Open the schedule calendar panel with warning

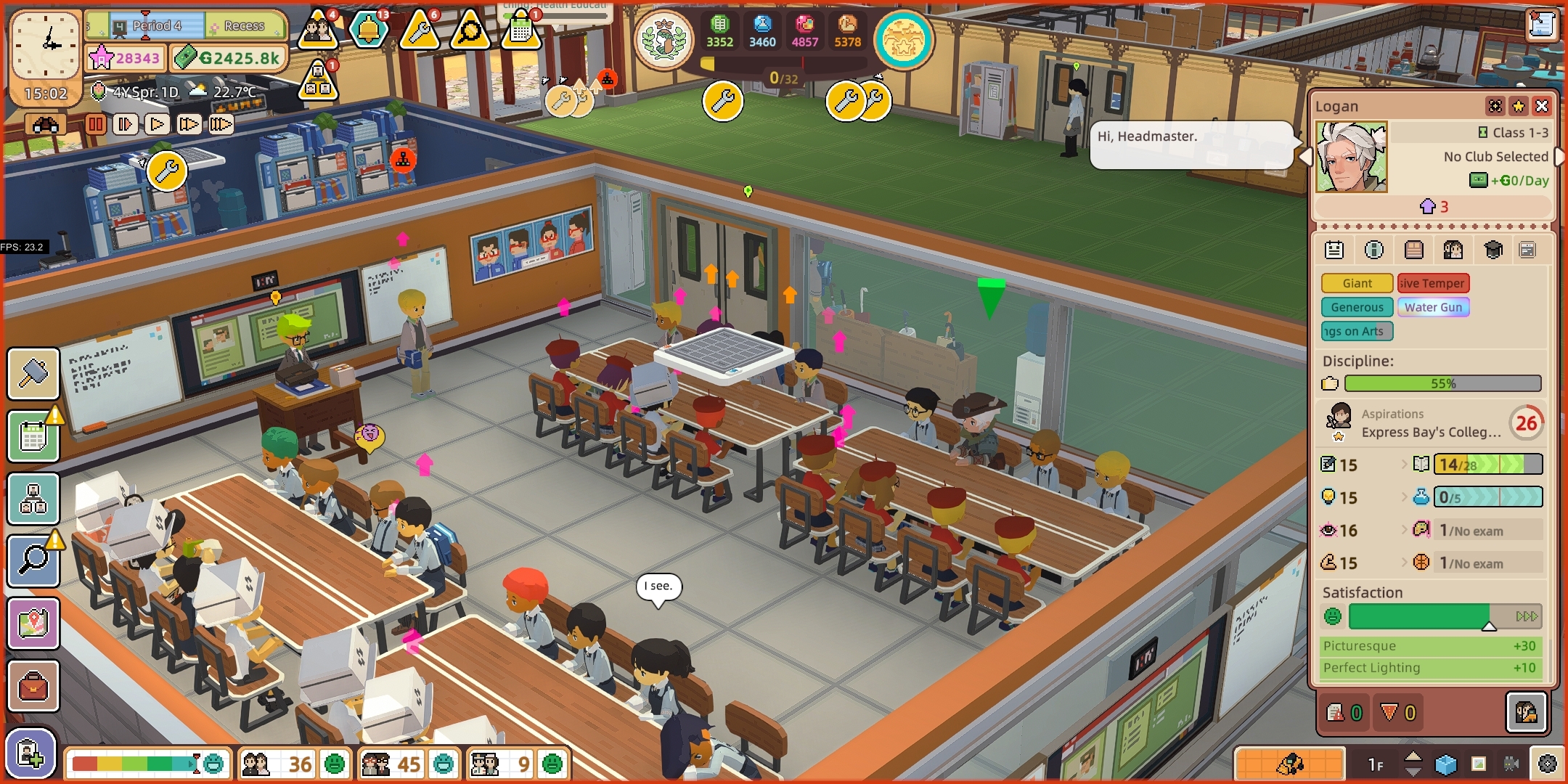(34, 436)
